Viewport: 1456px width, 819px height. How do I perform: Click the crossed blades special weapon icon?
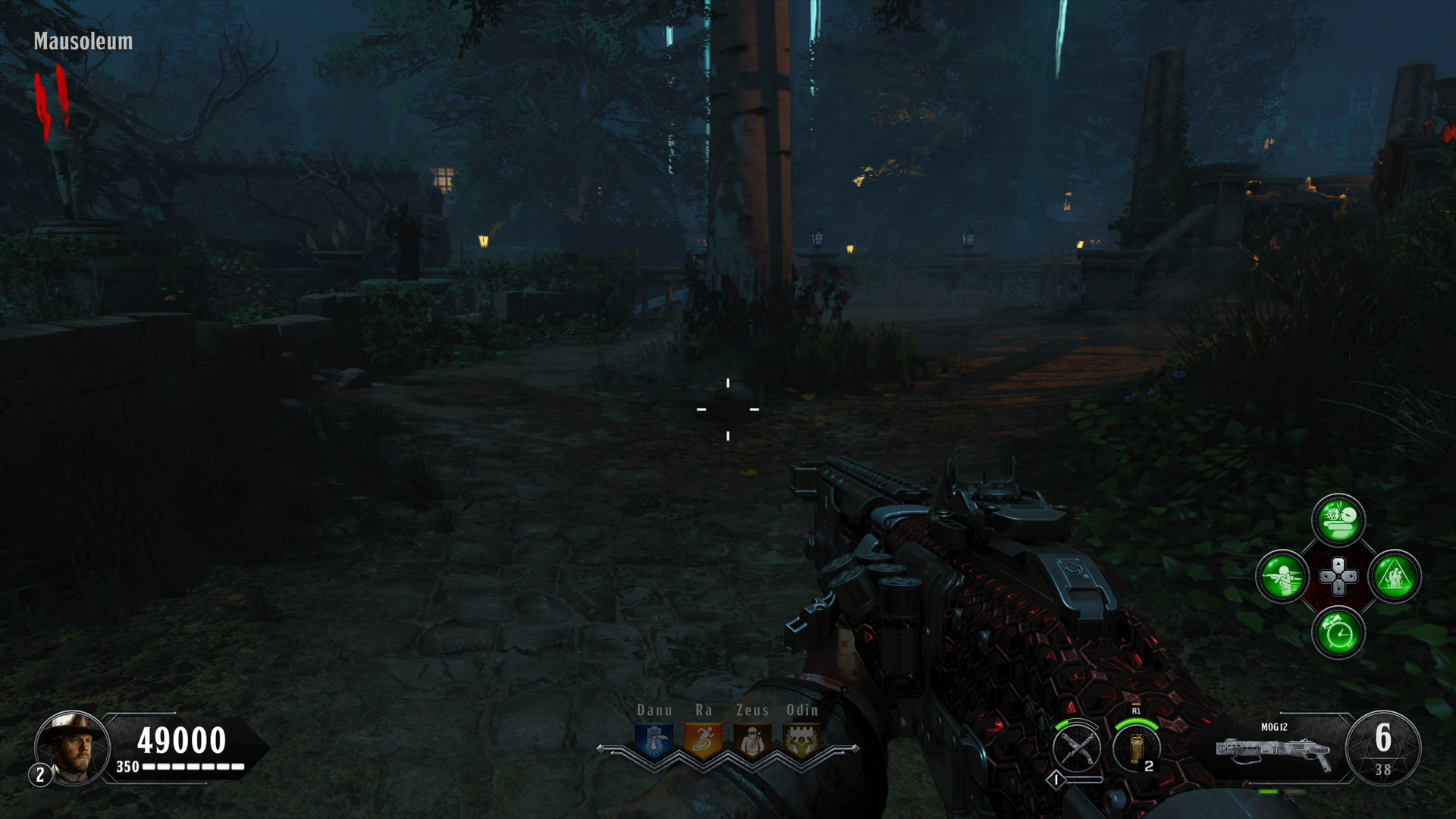click(1076, 748)
